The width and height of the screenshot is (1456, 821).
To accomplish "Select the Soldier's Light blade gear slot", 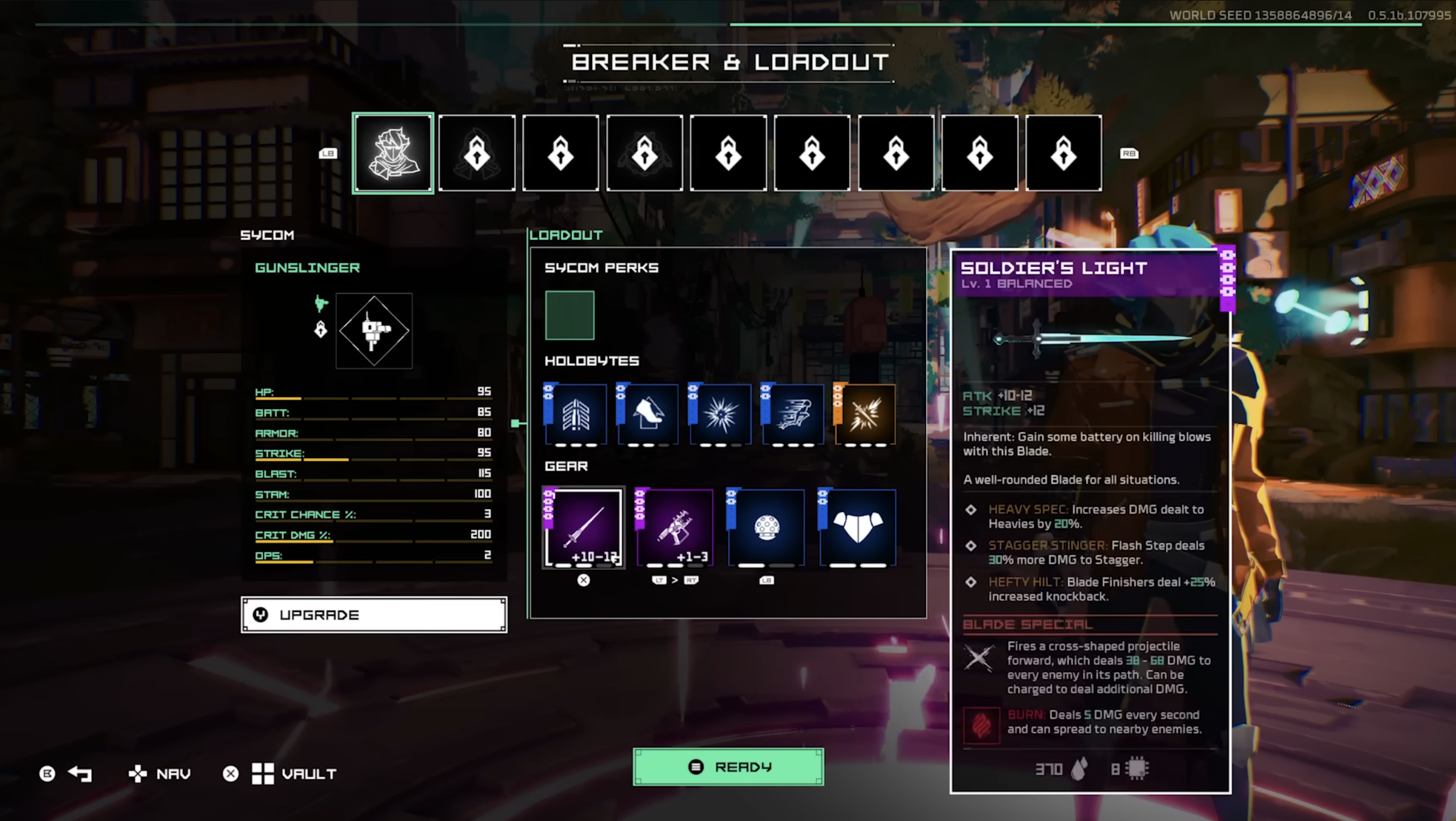I will [584, 528].
